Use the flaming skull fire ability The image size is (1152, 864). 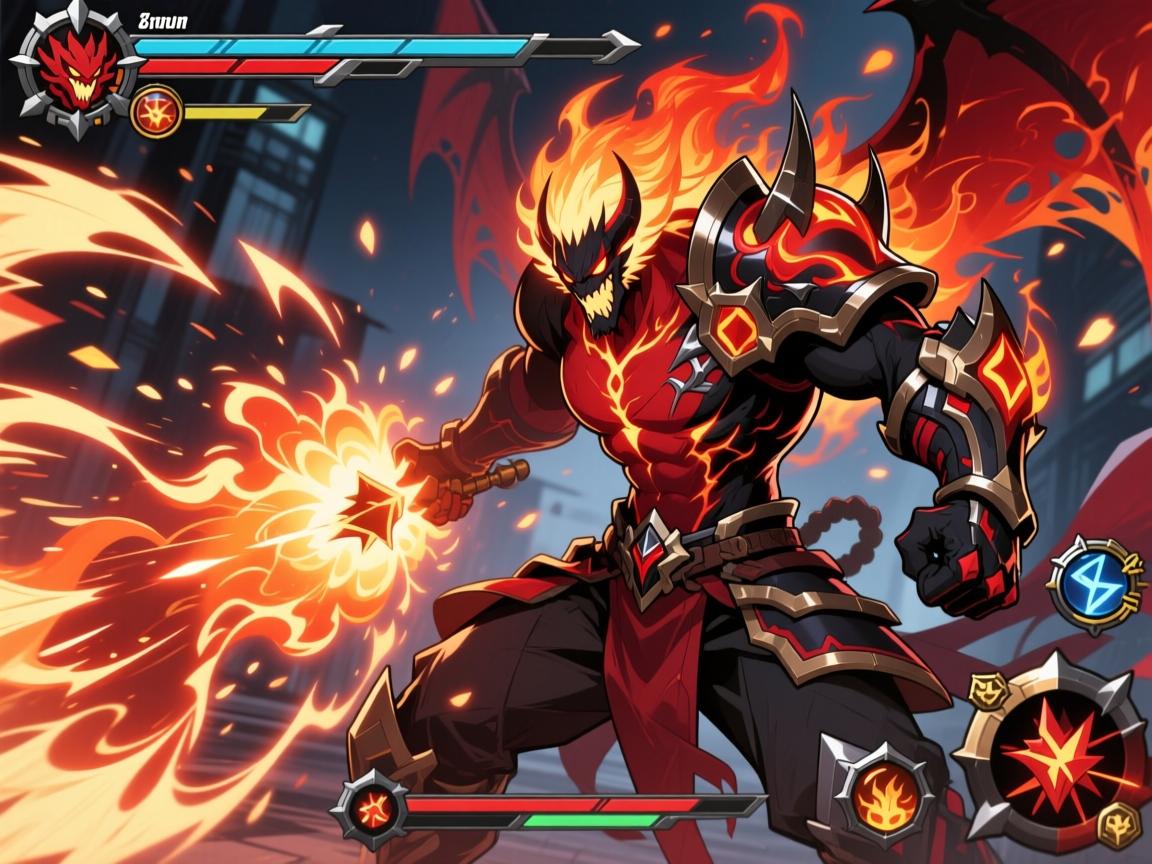pos(879,788)
